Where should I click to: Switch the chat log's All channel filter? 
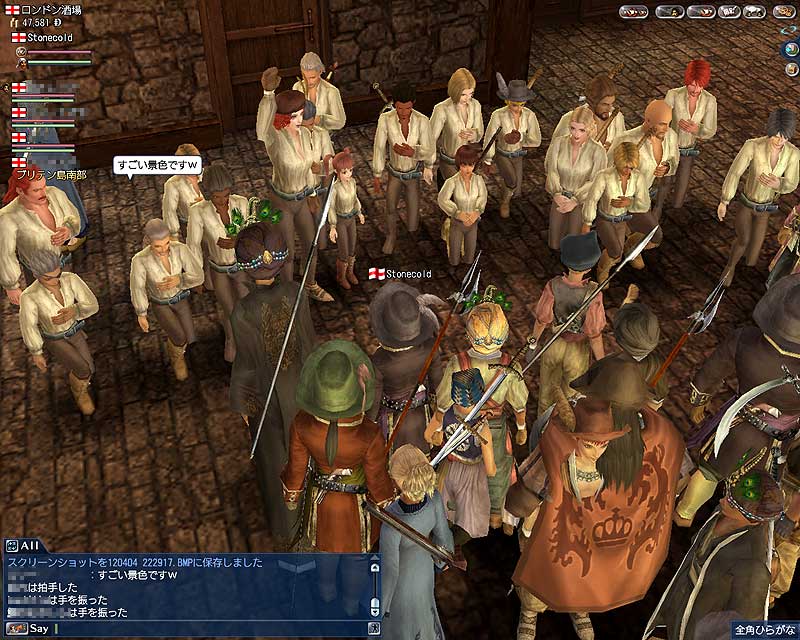20,545
